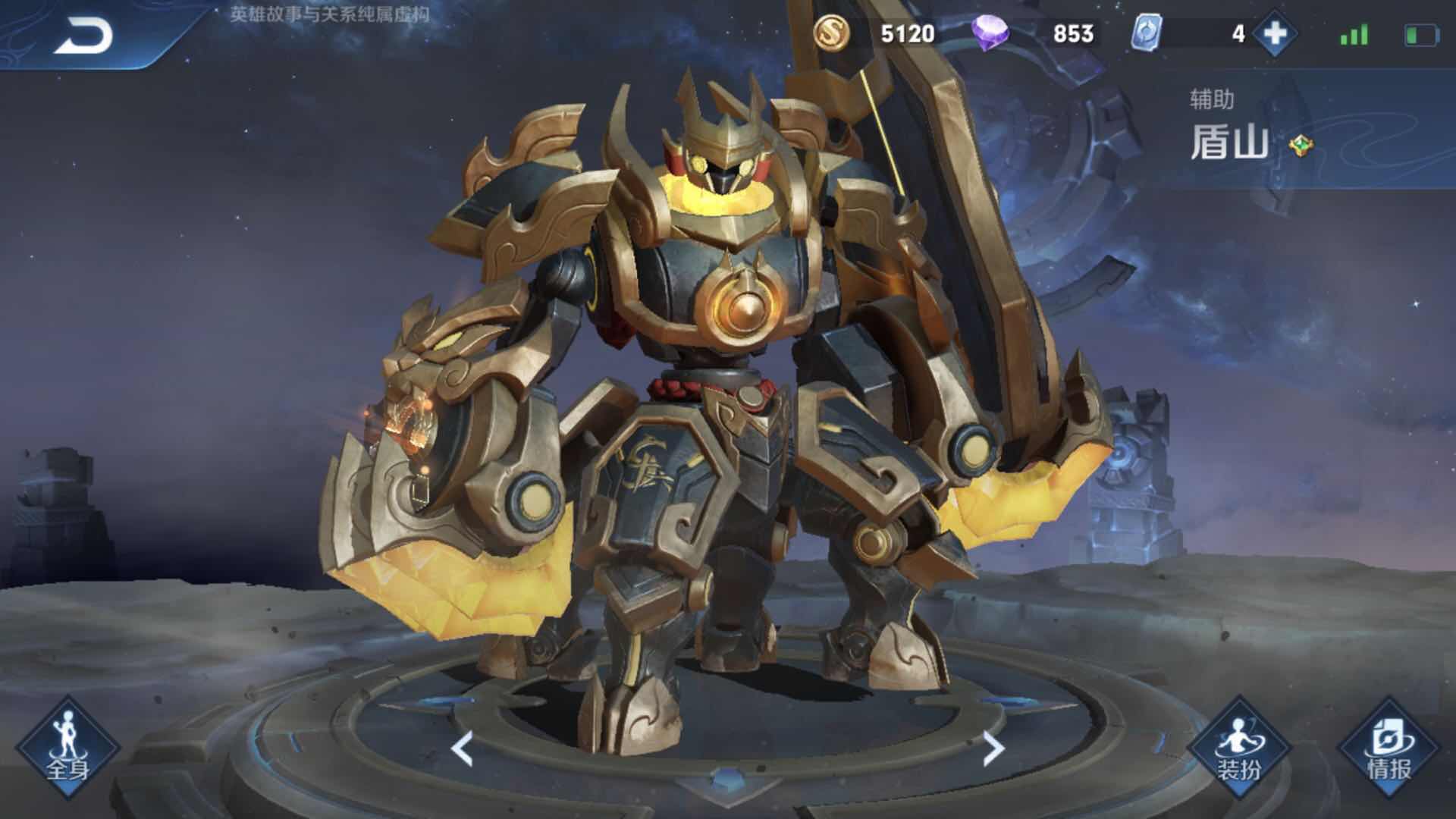Open the 情报 hero info panel
This screenshot has height=819, width=1456.
click(1389, 748)
